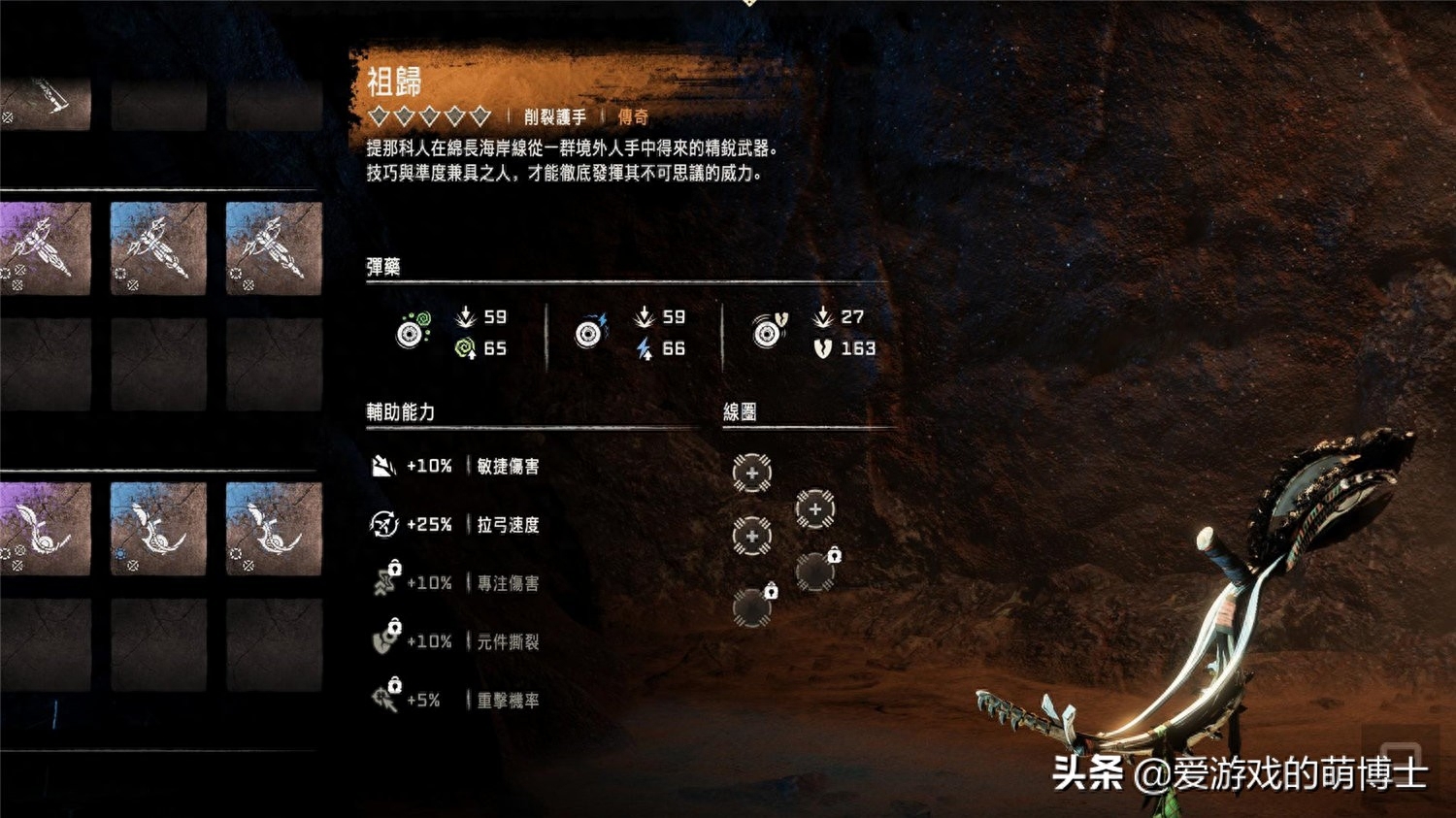The height and width of the screenshot is (818, 1456).
Task: Select the +25% 拉弓速度 perk row
Action: click(456, 525)
